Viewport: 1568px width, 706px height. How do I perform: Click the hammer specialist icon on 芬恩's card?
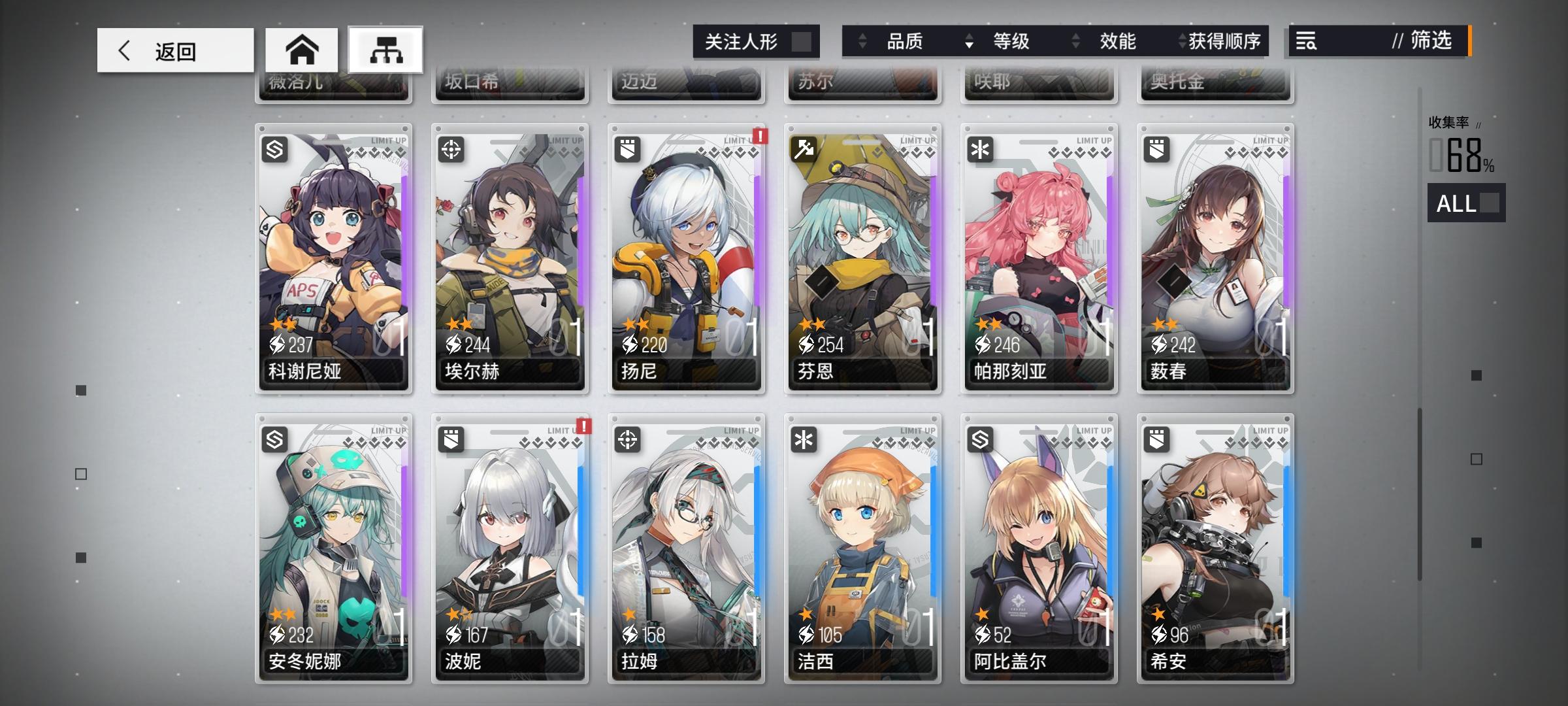[x=804, y=151]
